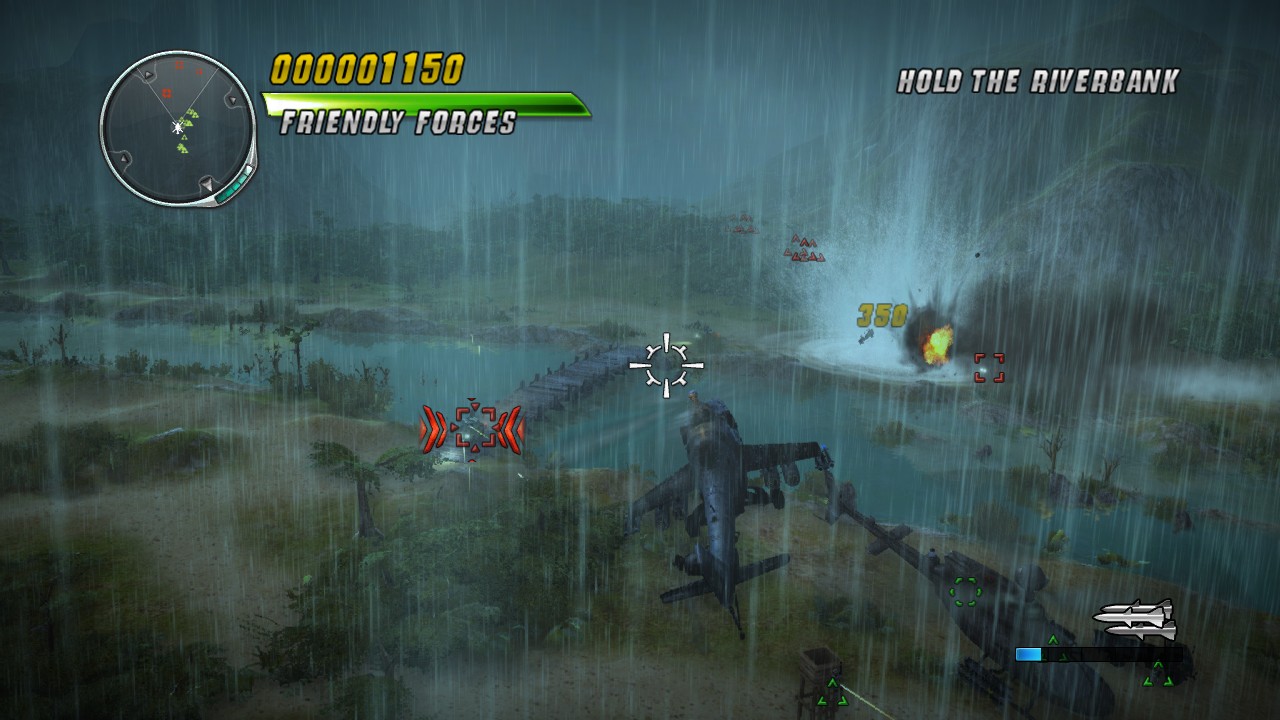The width and height of the screenshot is (1280, 720).
Task: Select the missile weapon icon
Action: [1137, 616]
